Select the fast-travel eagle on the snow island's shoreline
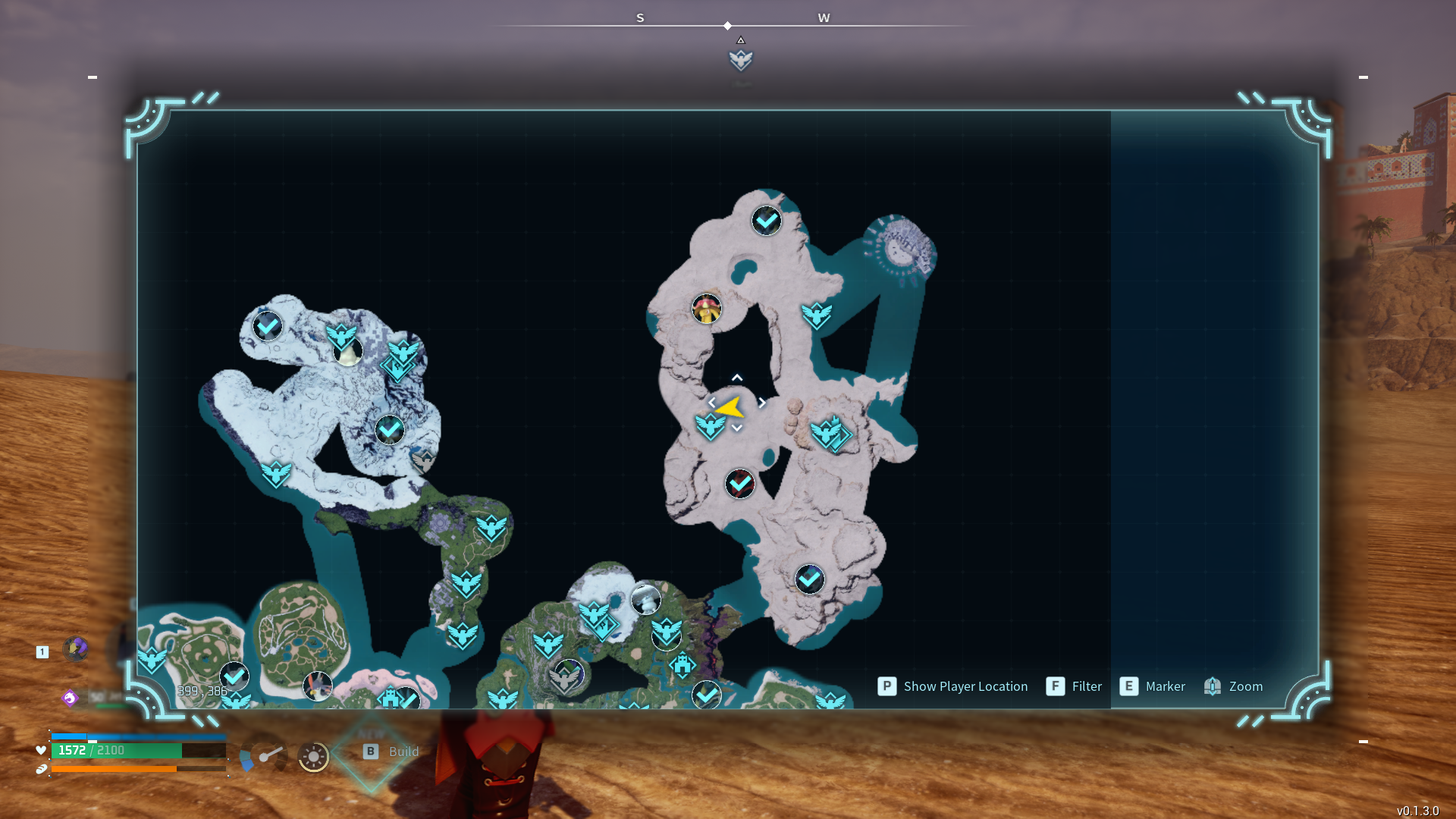The image size is (1456, 819). click(276, 474)
